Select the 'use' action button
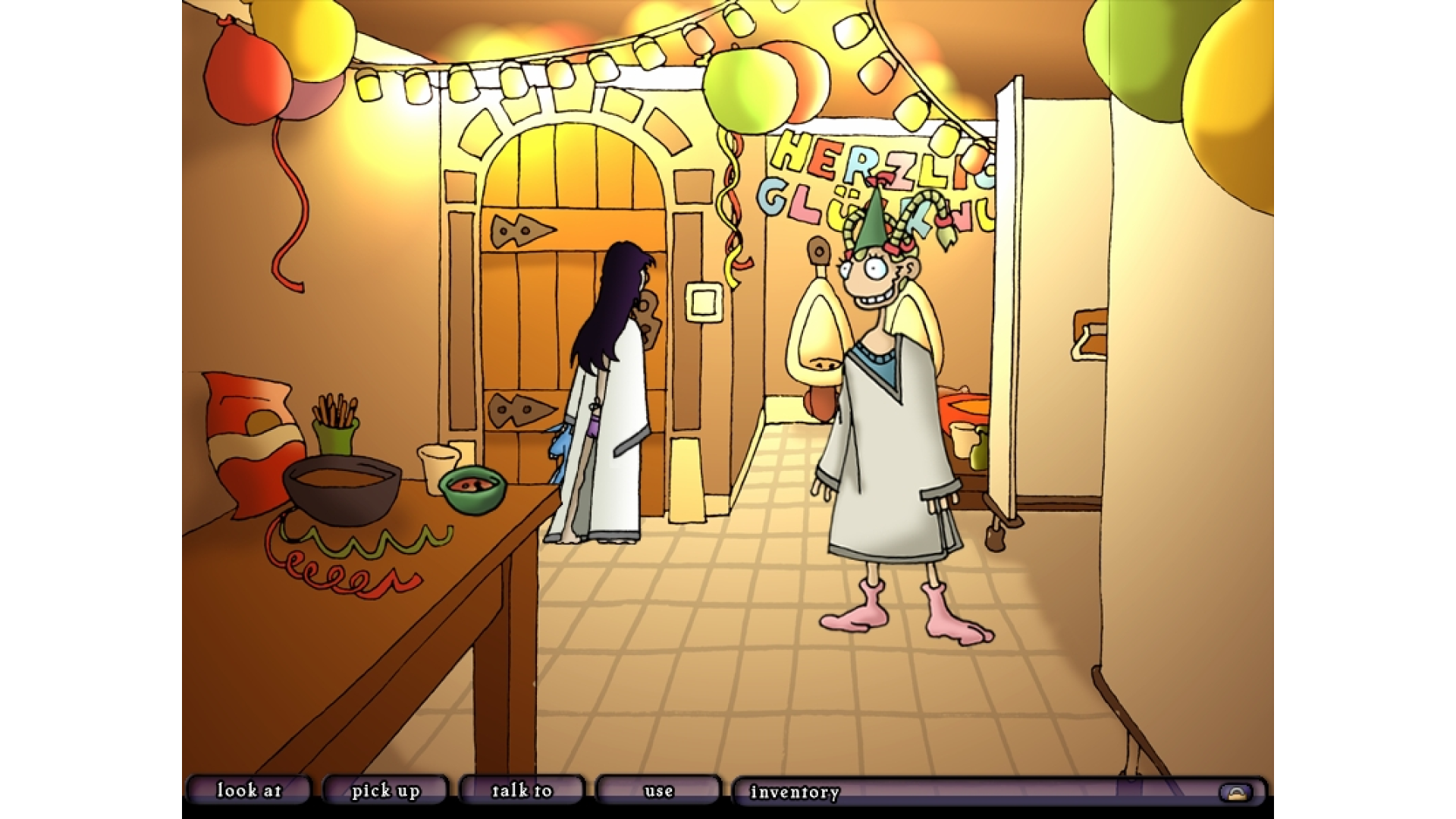Viewport: 1456px width, 819px height. (658, 791)
